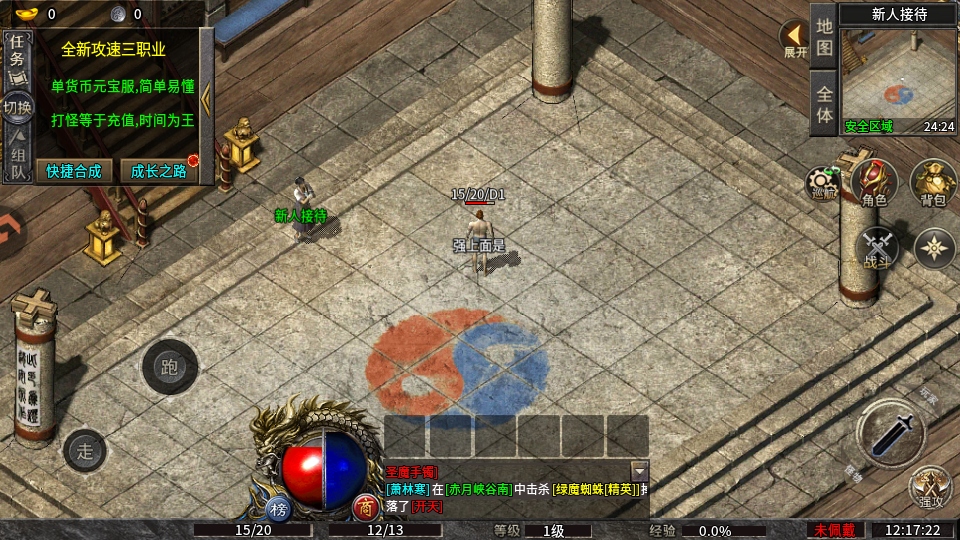Tap the 跑 run button

click(x=169, y=367)
